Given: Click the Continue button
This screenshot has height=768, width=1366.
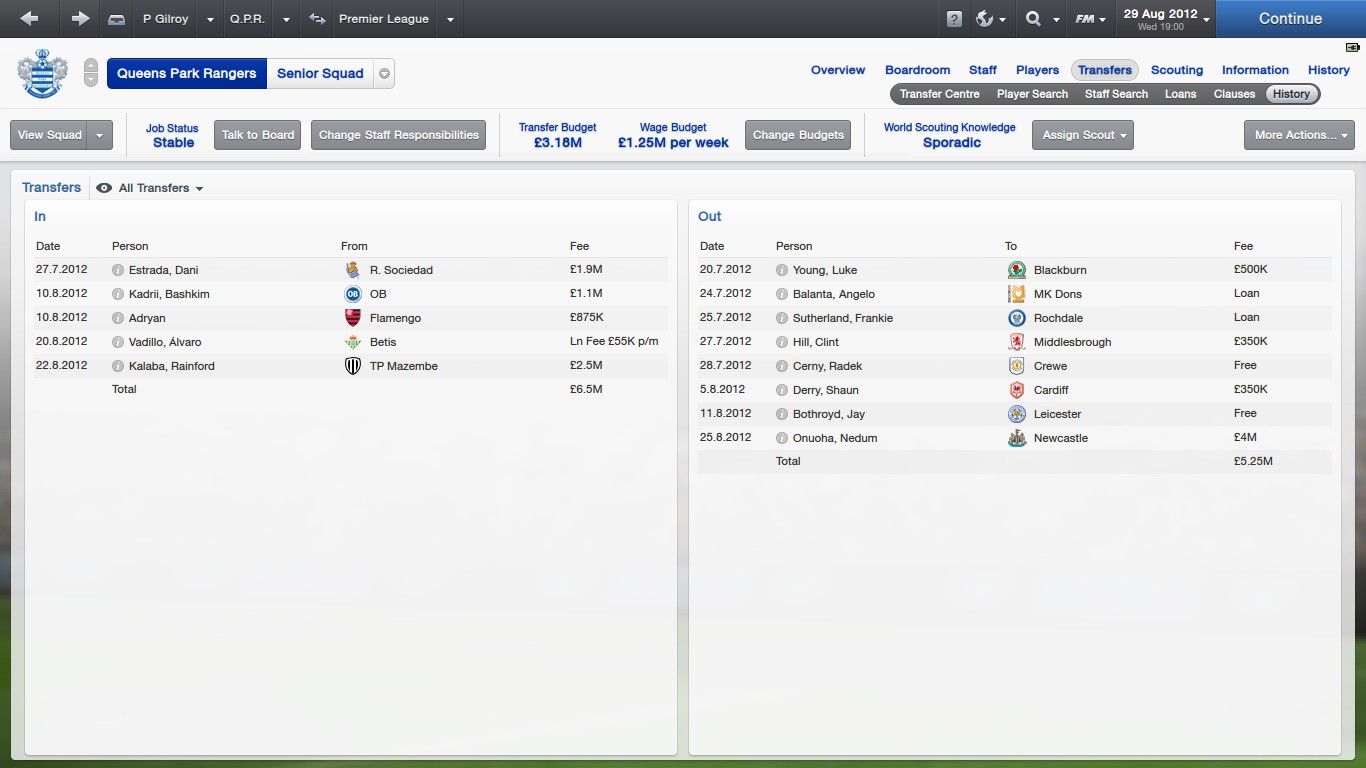Looking at the screenshot, I should coord(1290,18).
